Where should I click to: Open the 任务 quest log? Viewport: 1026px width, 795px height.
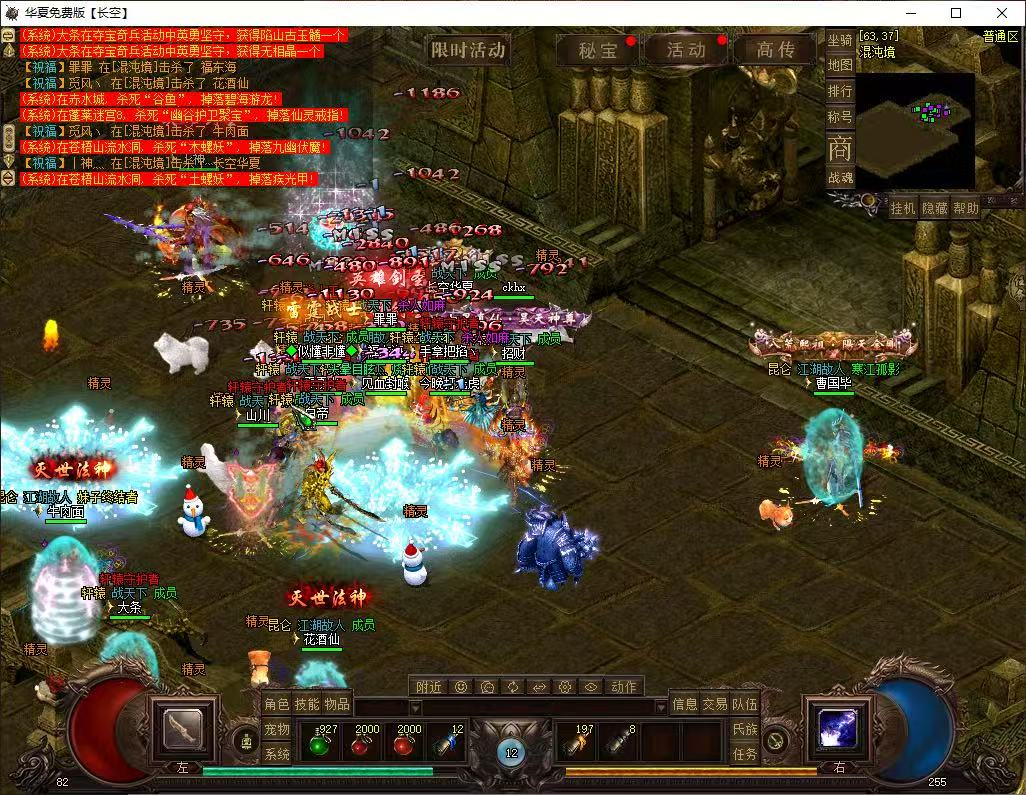coord(745,754)
